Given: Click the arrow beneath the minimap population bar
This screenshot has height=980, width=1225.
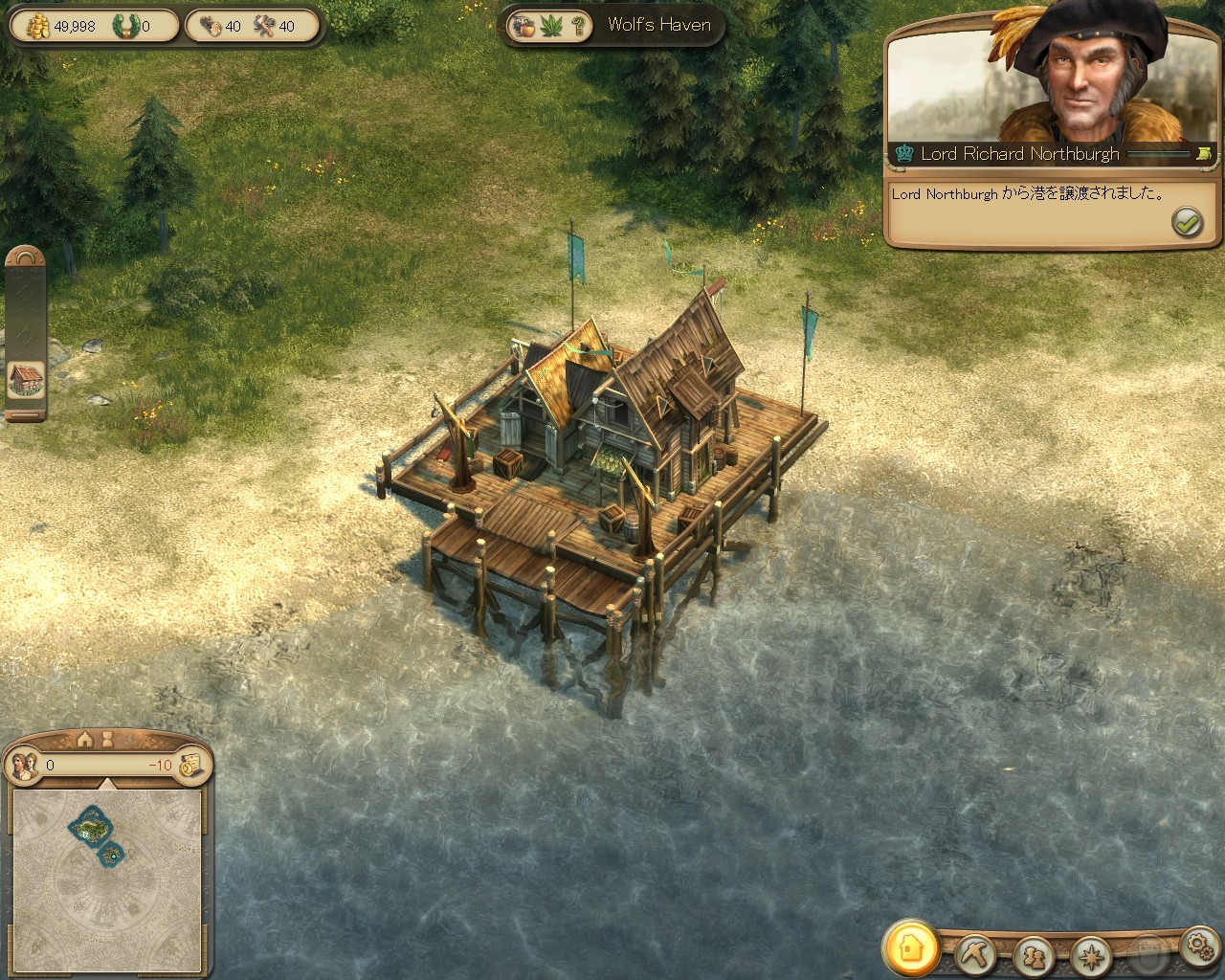Looking at the screenshot, I should [106, 783].
